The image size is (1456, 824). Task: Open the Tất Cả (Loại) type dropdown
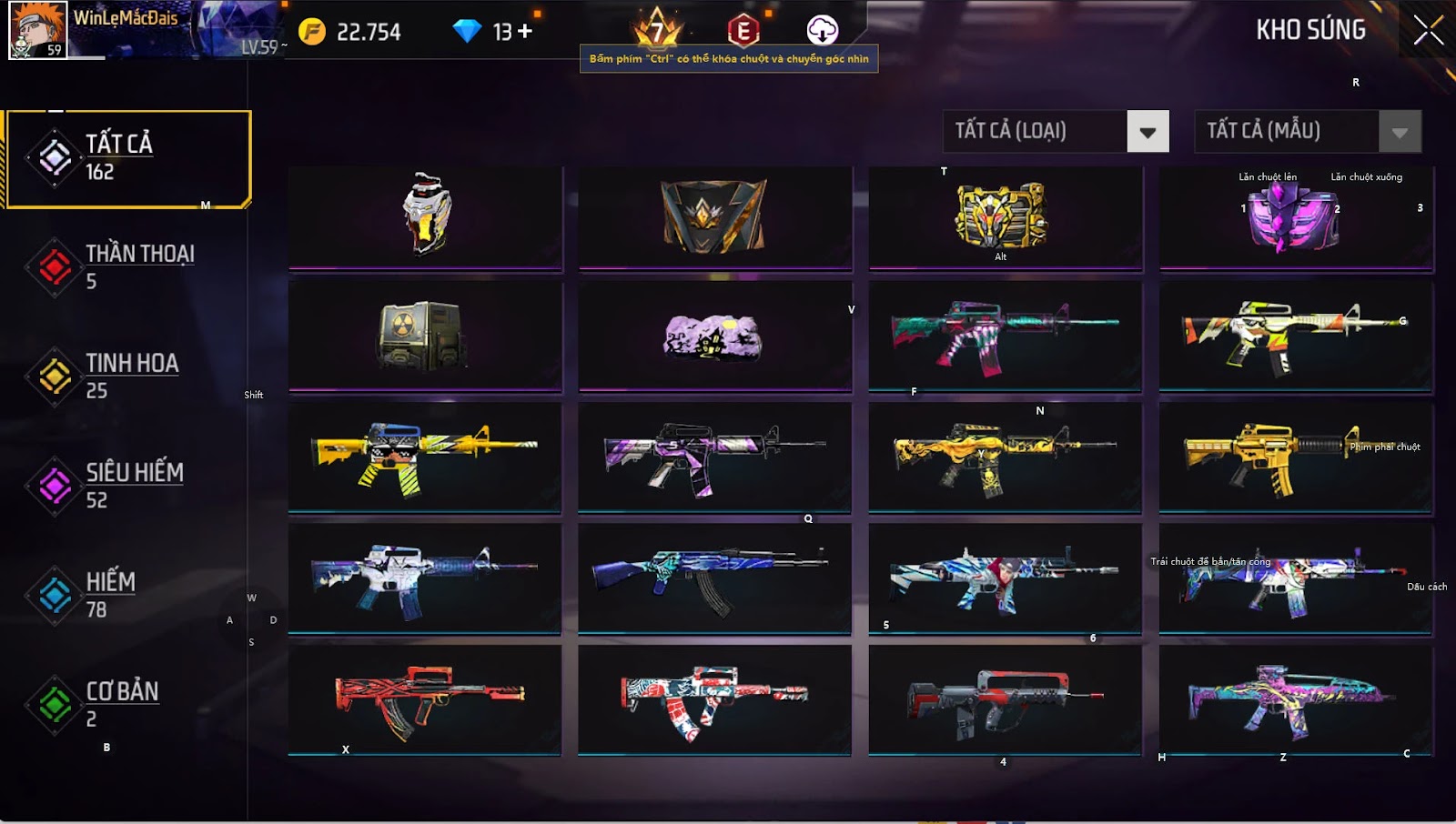click(1148, 132)
